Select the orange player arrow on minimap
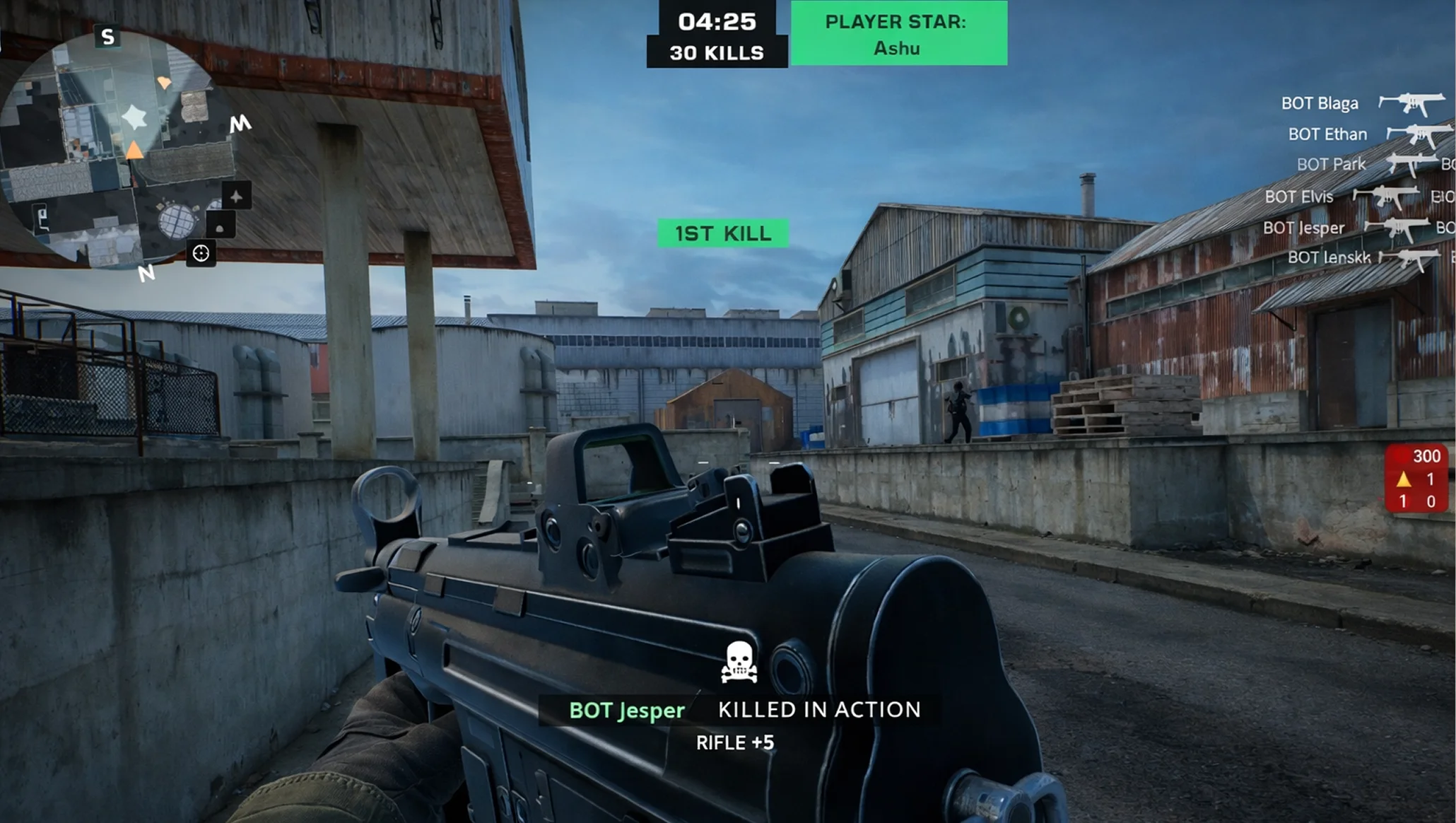Viewport: 1456px width, 823px height. tap(134, 150)
